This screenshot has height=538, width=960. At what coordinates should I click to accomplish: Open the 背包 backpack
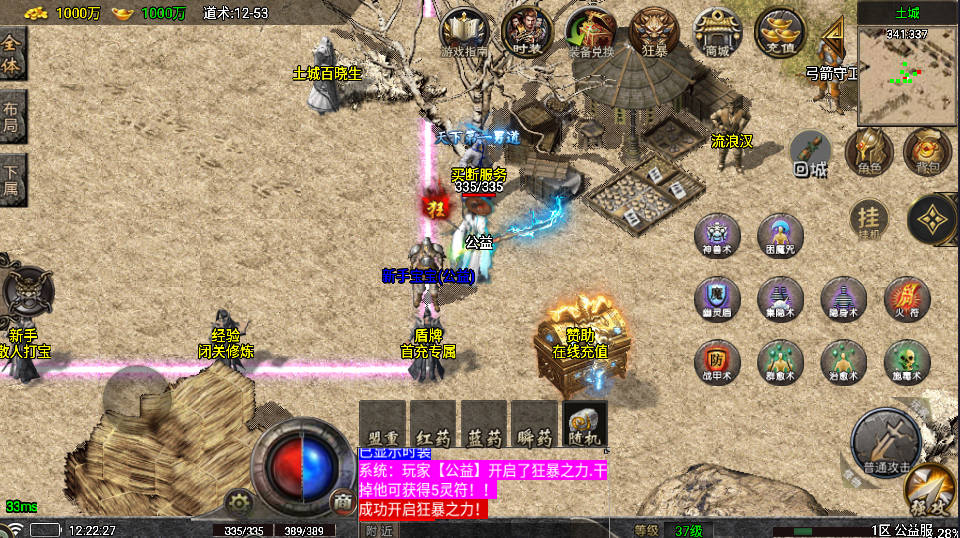click(x=927, y=151)
